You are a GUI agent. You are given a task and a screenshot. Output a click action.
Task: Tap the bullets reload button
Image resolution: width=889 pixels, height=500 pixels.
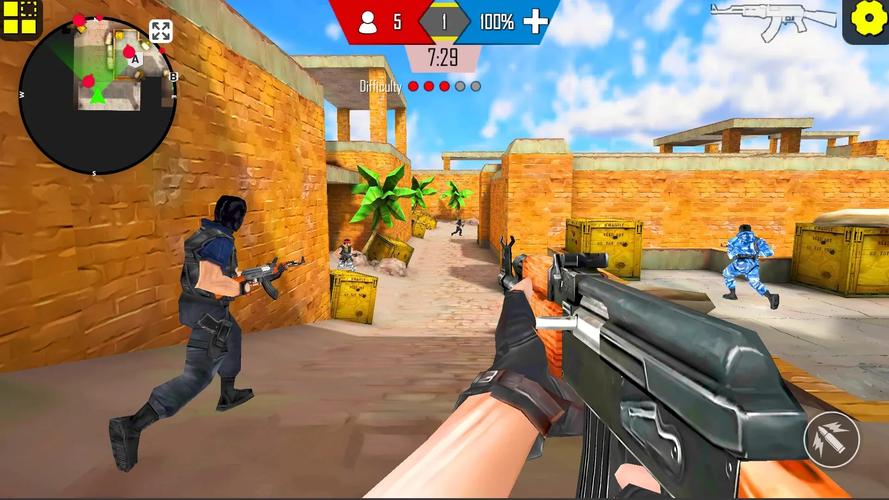[830, 438]
